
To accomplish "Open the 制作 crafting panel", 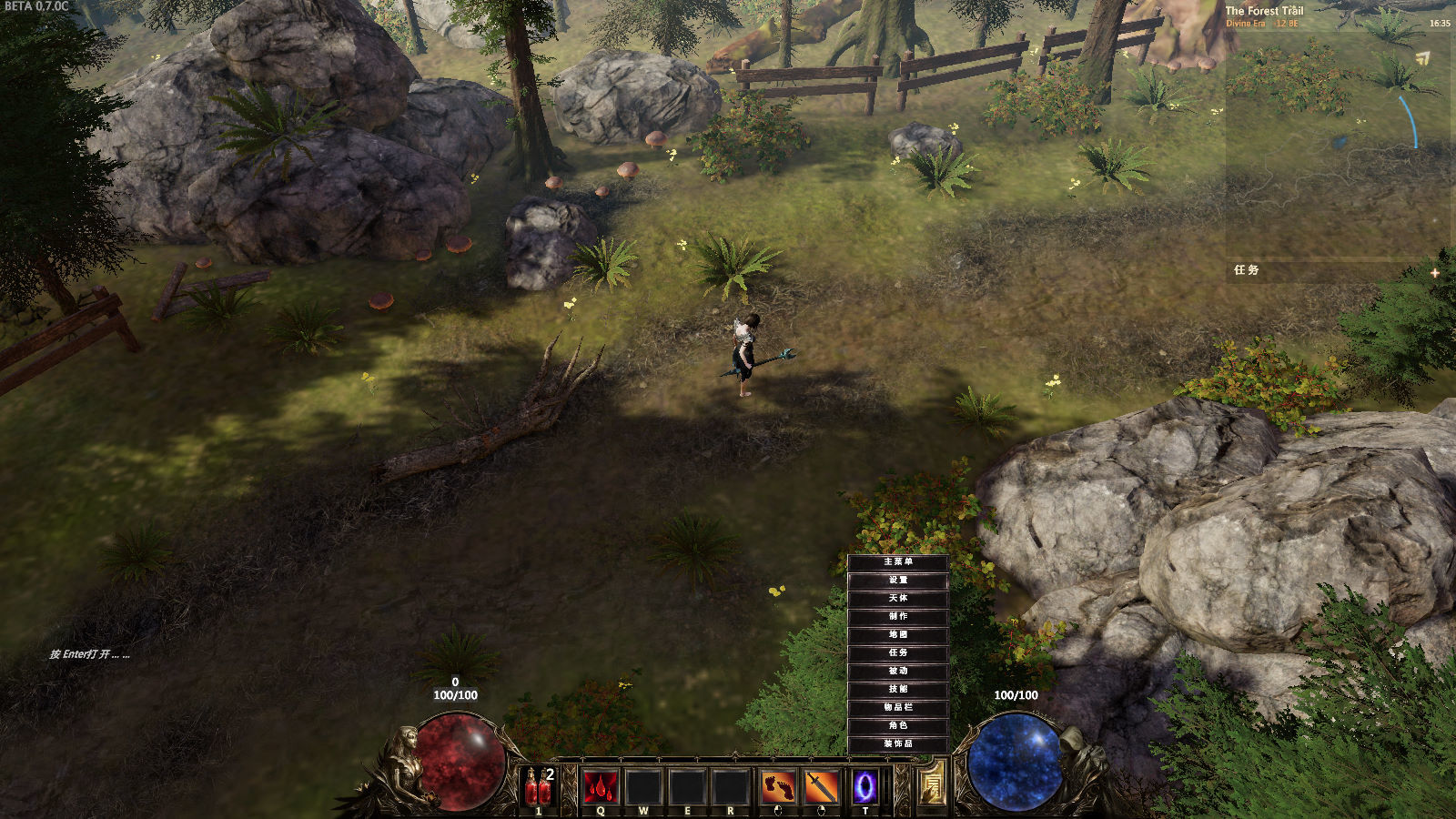I will (898, 617).
